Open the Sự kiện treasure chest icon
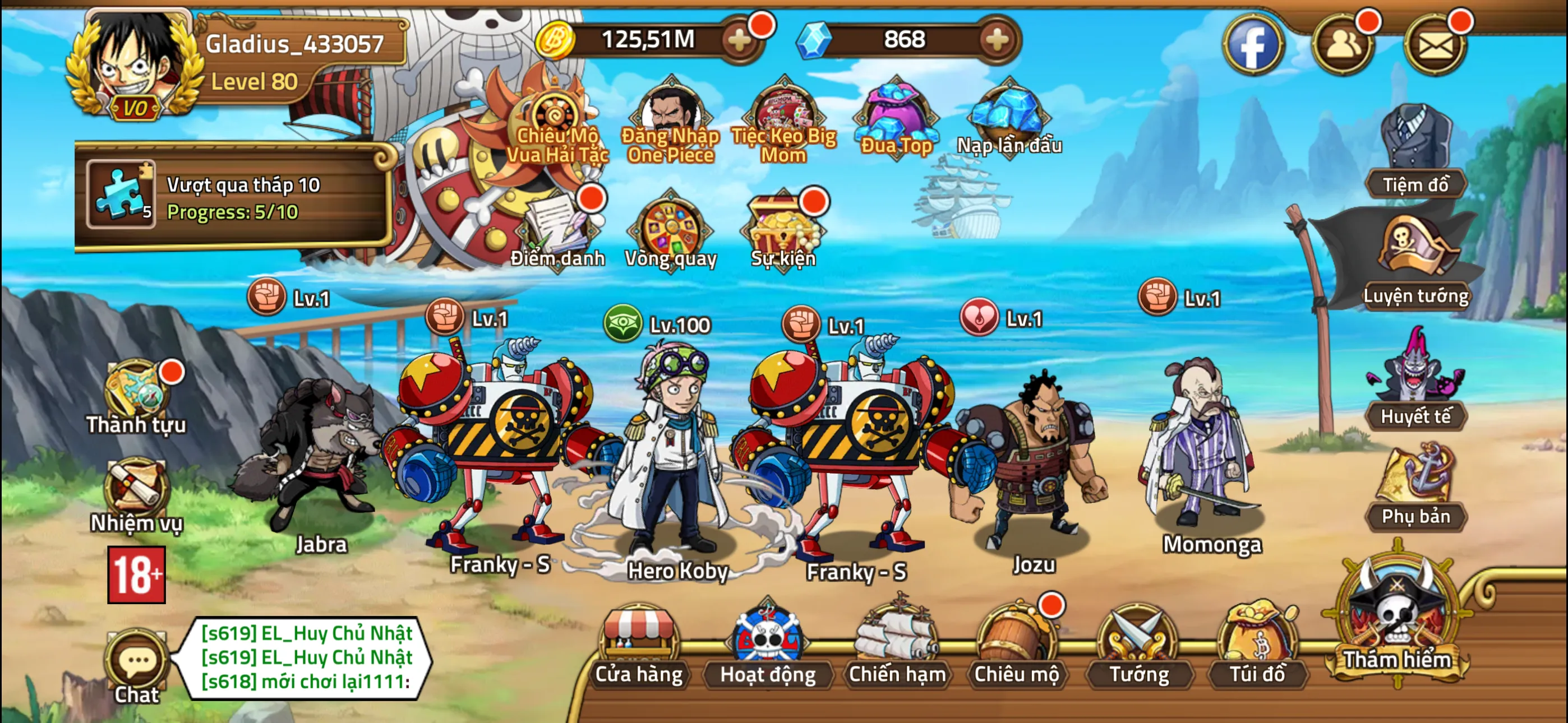1568x723 pixels. coord(781,228)
